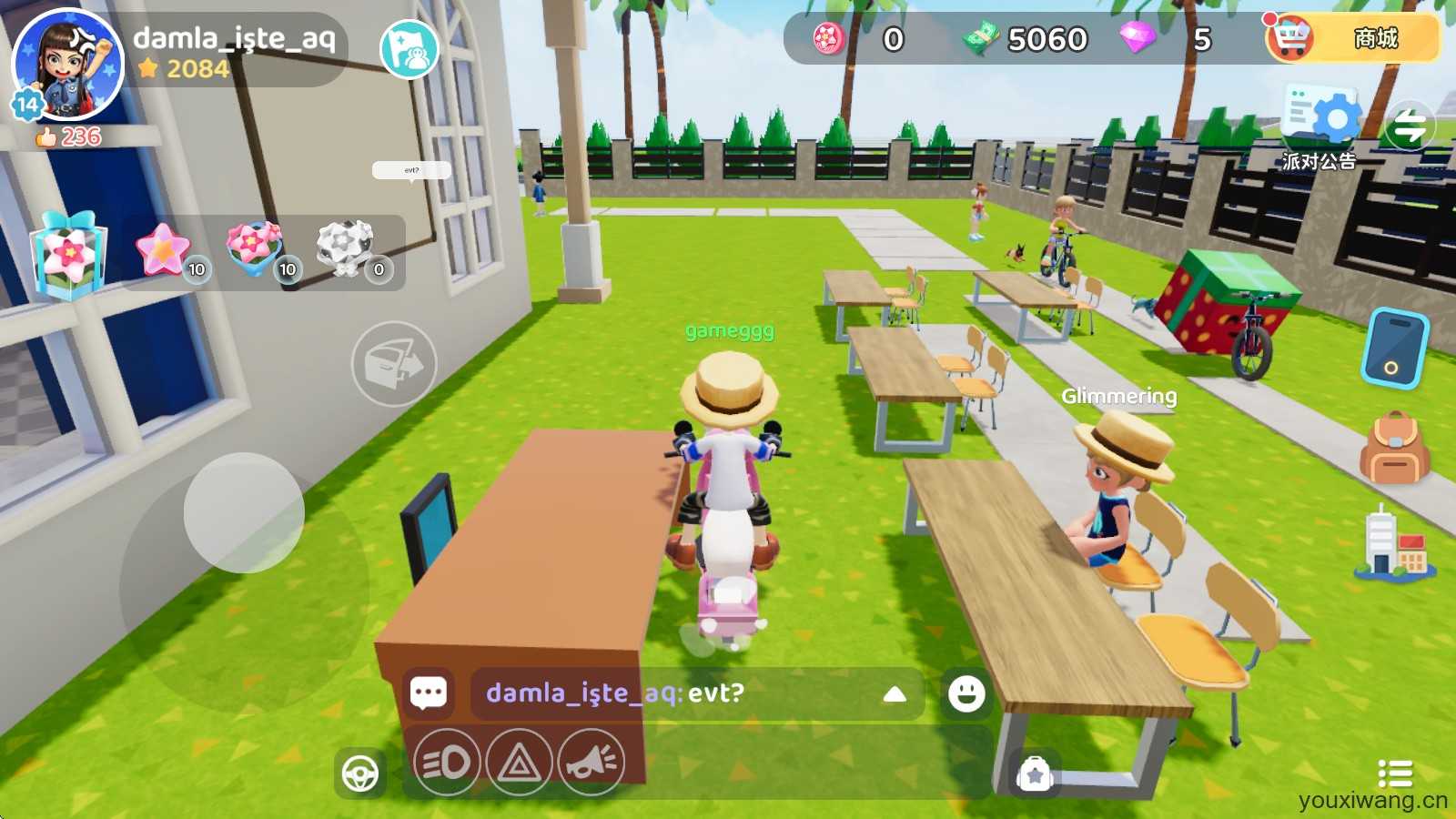Open the chat speech bubble button

click(429, 693)
